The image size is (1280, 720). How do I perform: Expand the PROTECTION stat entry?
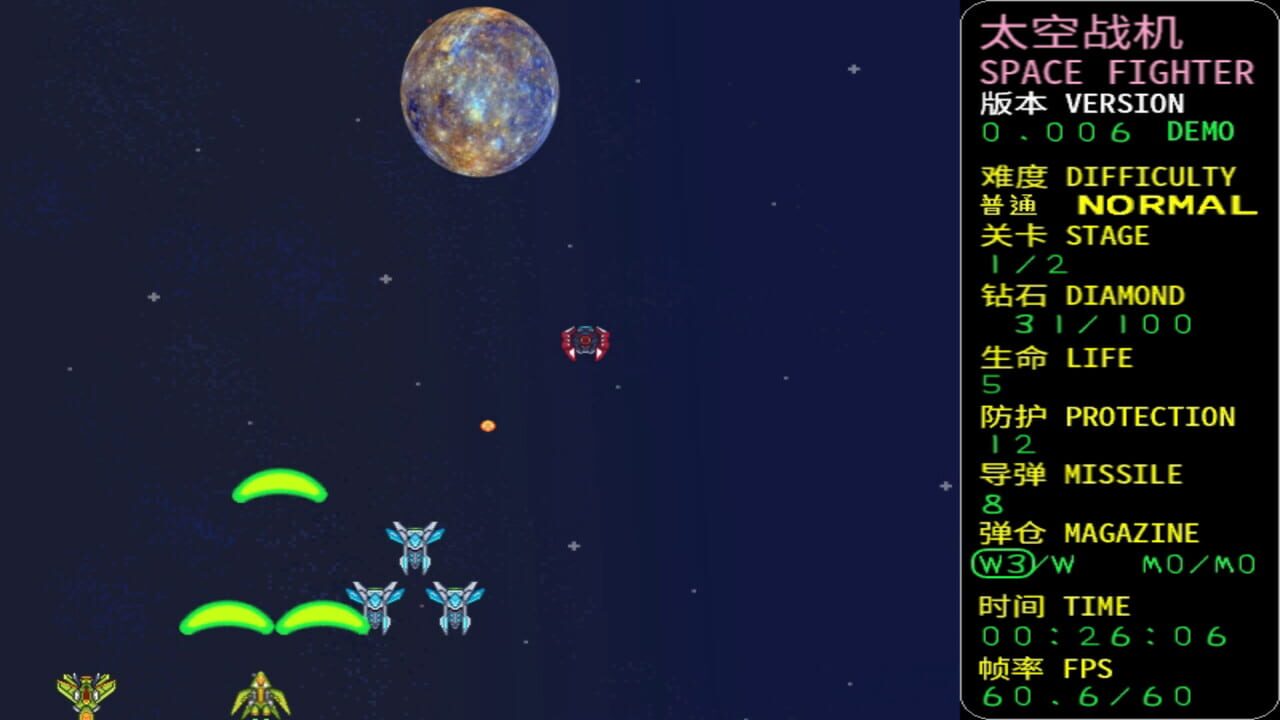pos(1108,416)
